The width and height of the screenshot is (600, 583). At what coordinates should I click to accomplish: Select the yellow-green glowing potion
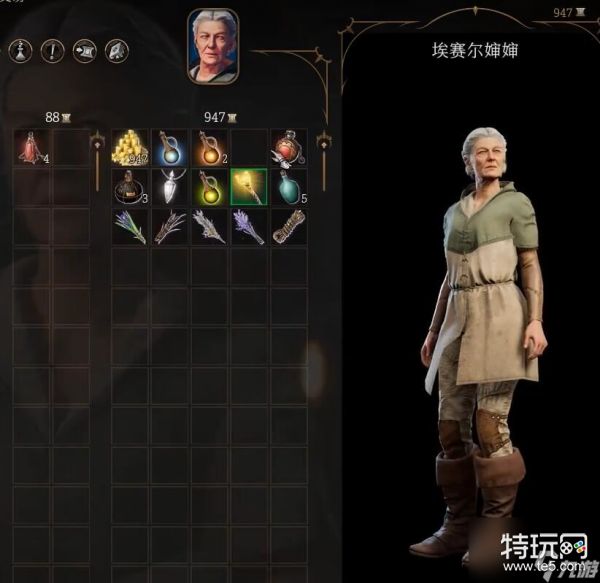tap(209, 186)
